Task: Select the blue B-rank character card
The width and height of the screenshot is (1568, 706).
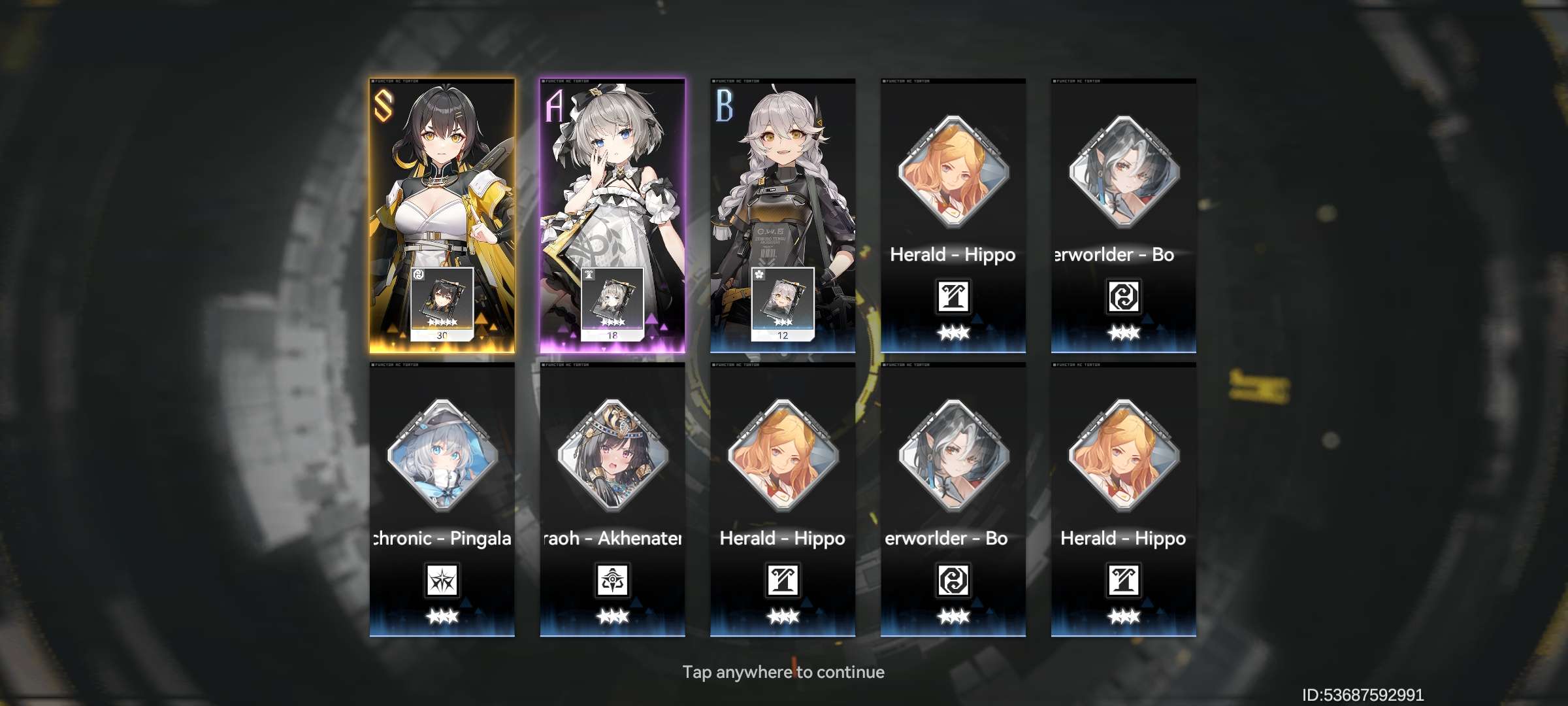Action: [783, 216]
